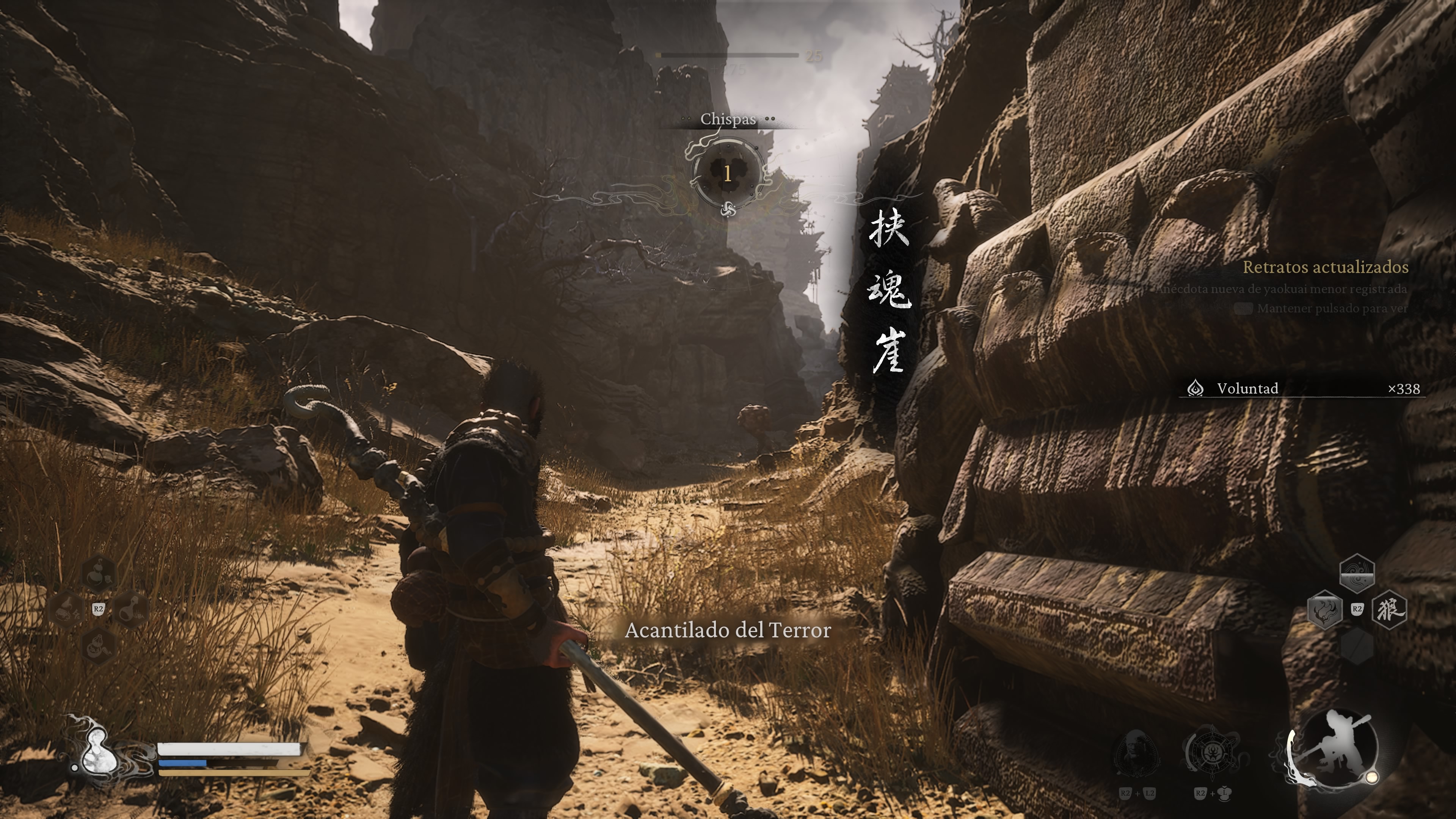Use the spoked wheel vessel icon
Image resolution: width=1456 pixels, height=819 pixels.
(1212, 753)
